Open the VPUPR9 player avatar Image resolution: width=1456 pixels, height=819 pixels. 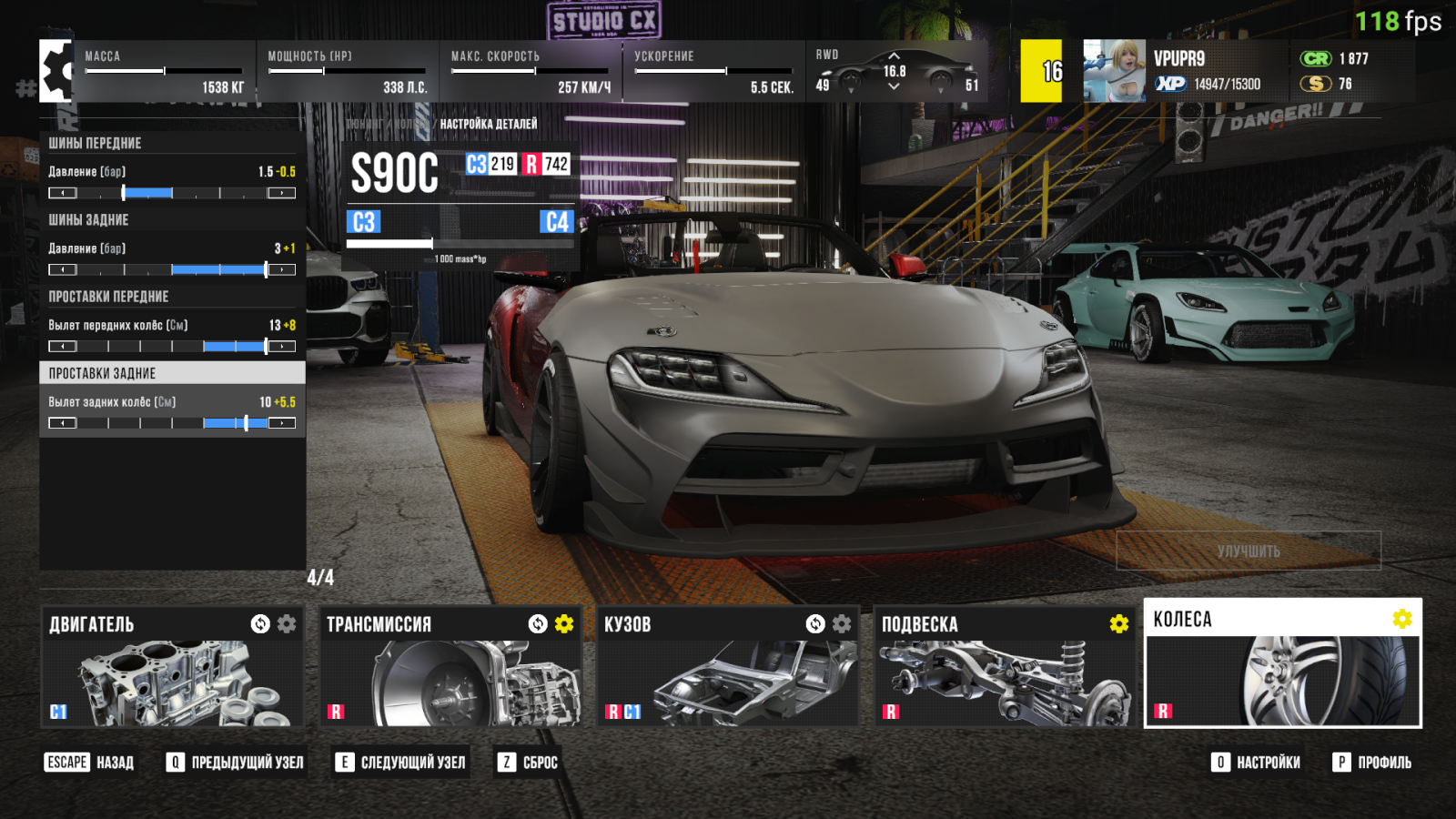pyautogui.click(x=1114, y=71)
